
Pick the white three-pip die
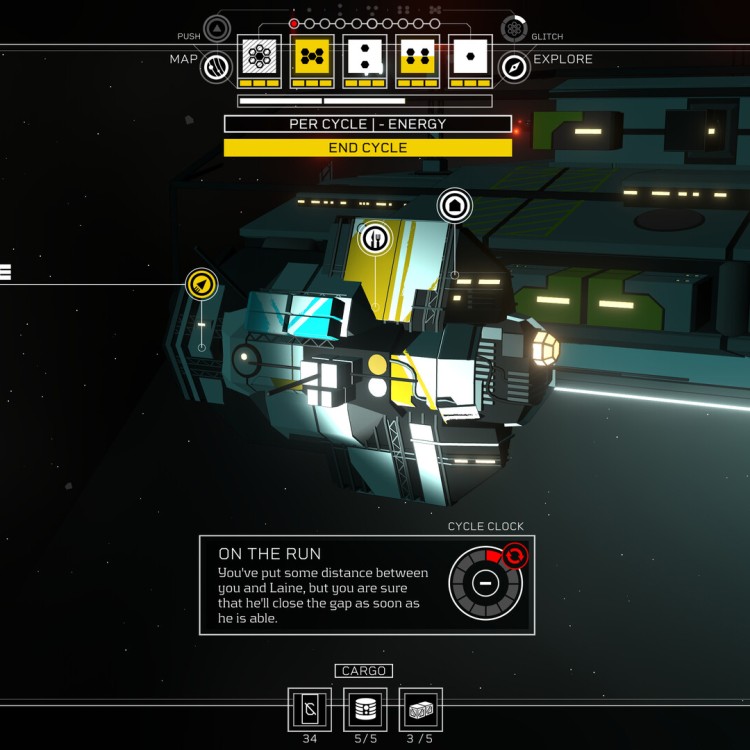click(365, 57)
